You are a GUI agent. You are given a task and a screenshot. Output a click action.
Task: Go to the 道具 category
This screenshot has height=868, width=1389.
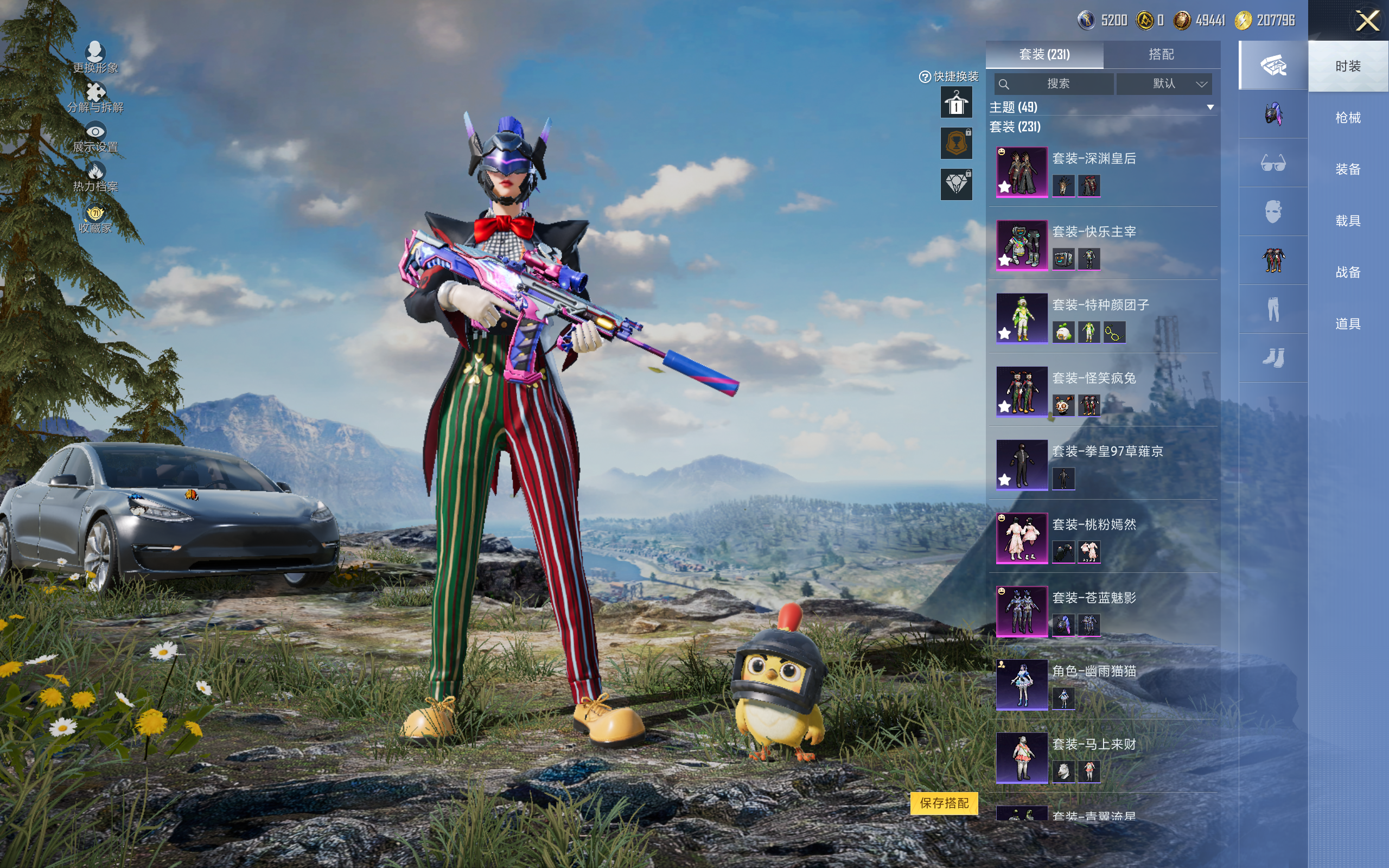tap(1348, 324)
